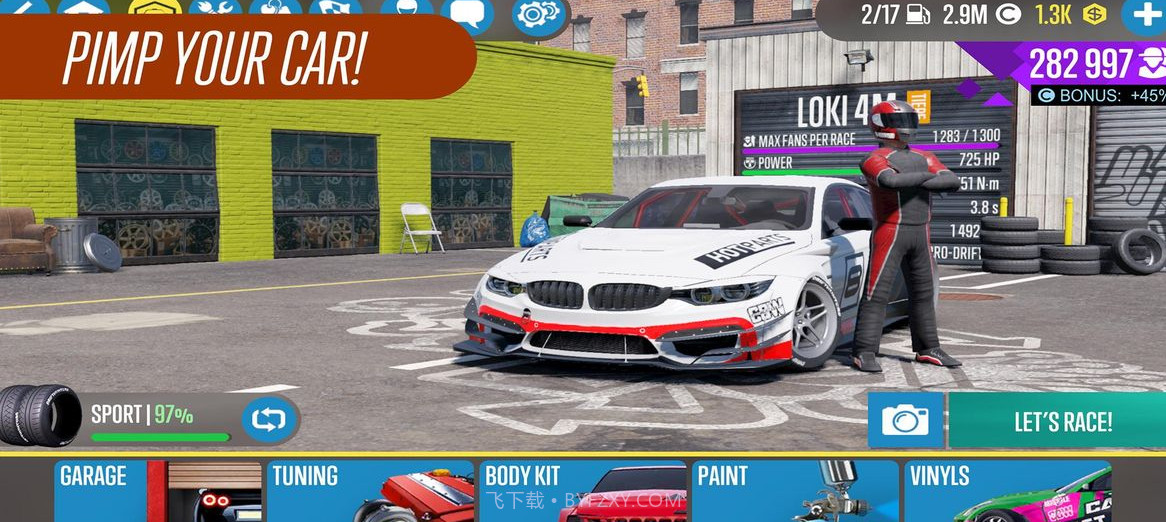Swap the Sport tires with the refresh button
Image resolution: width=1166 pixels, height=522 pixels.
pos(269,419)
